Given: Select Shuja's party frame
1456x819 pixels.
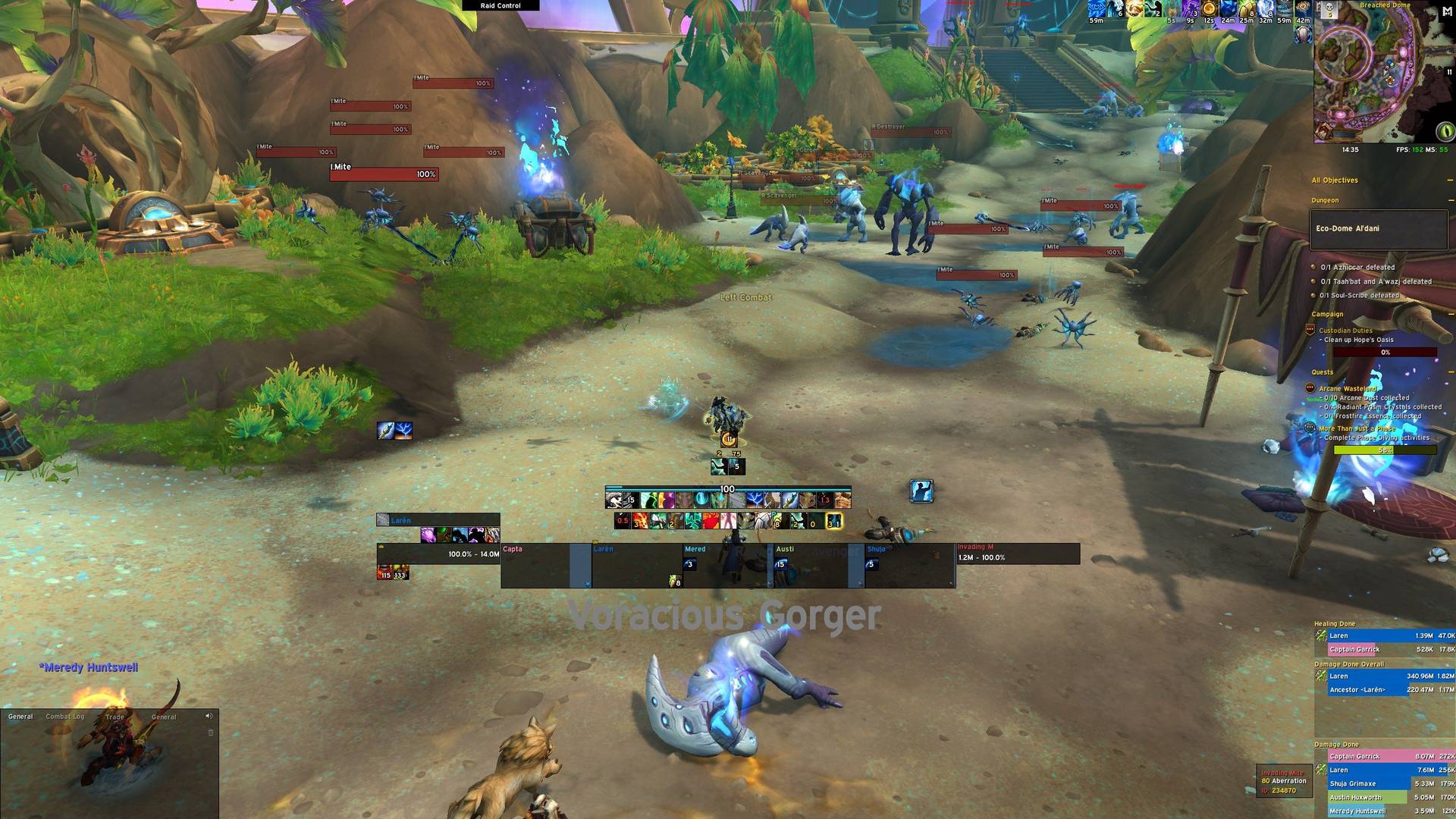Looking at the screenshot, I should tap(908, 565).
